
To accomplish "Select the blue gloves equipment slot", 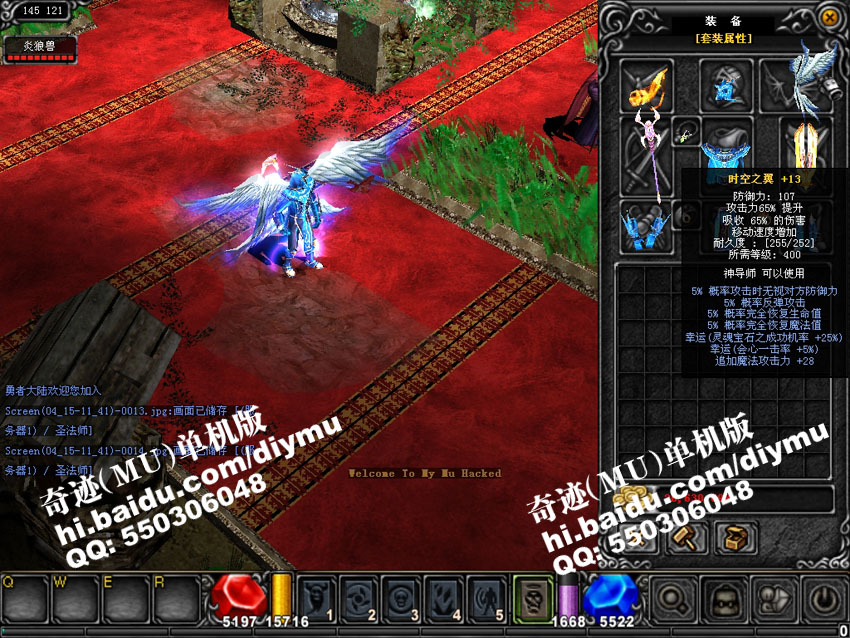I will click(646, 226).
